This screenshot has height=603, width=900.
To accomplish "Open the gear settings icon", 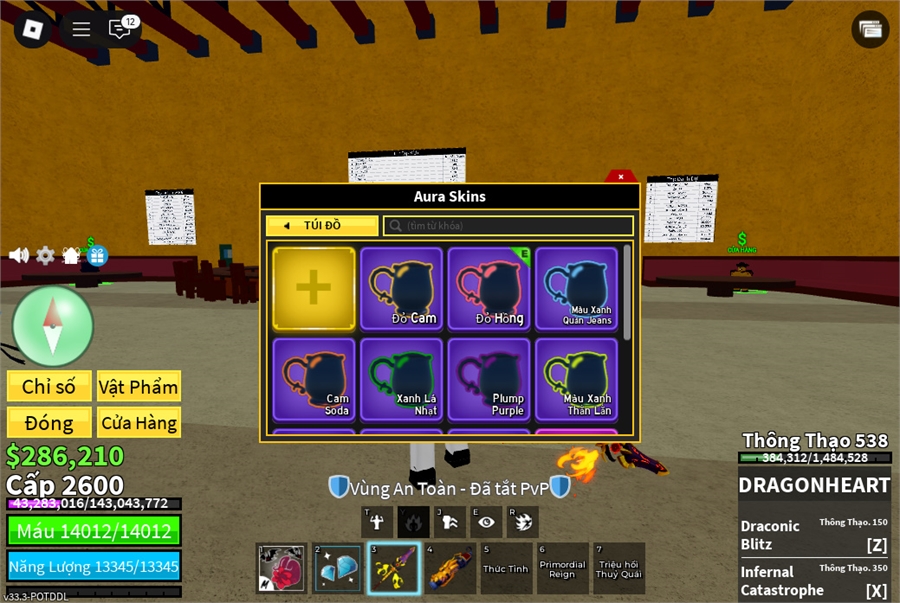I will [x=46, y=256].
